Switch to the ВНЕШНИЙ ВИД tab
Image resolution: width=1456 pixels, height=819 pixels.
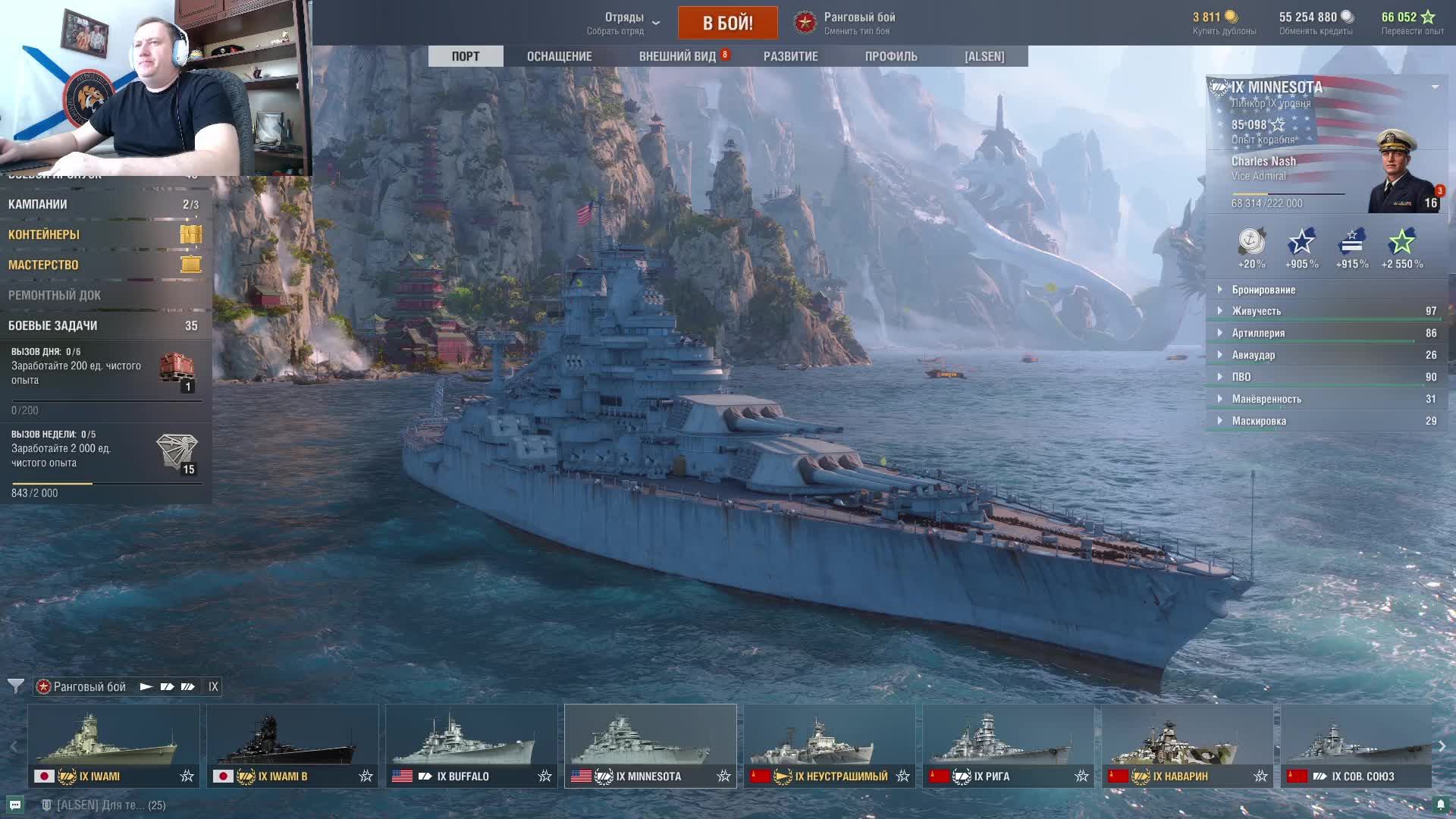[677, 56]
